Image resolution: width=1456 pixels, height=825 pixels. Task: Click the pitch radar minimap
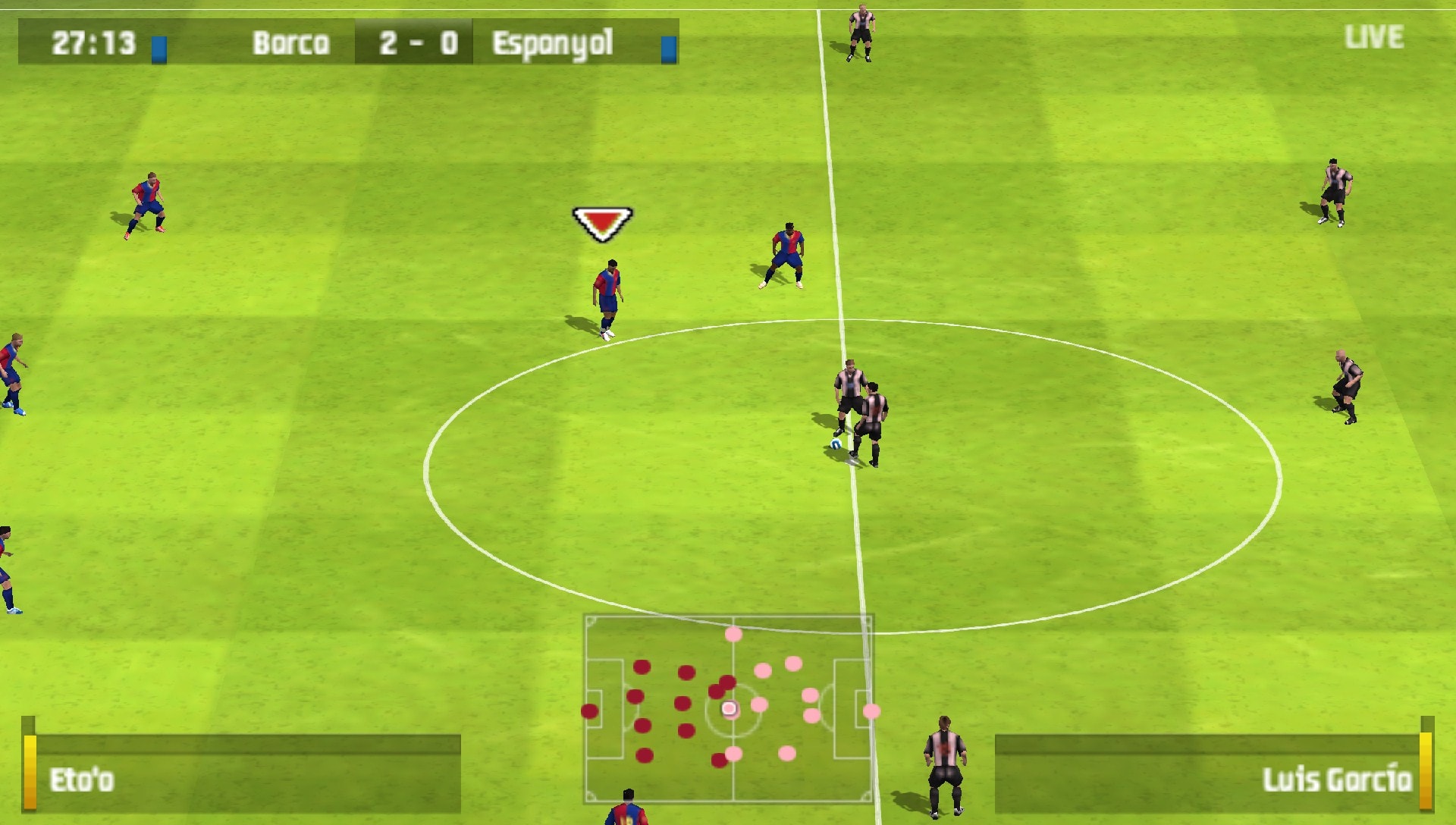tap(728, 708)
